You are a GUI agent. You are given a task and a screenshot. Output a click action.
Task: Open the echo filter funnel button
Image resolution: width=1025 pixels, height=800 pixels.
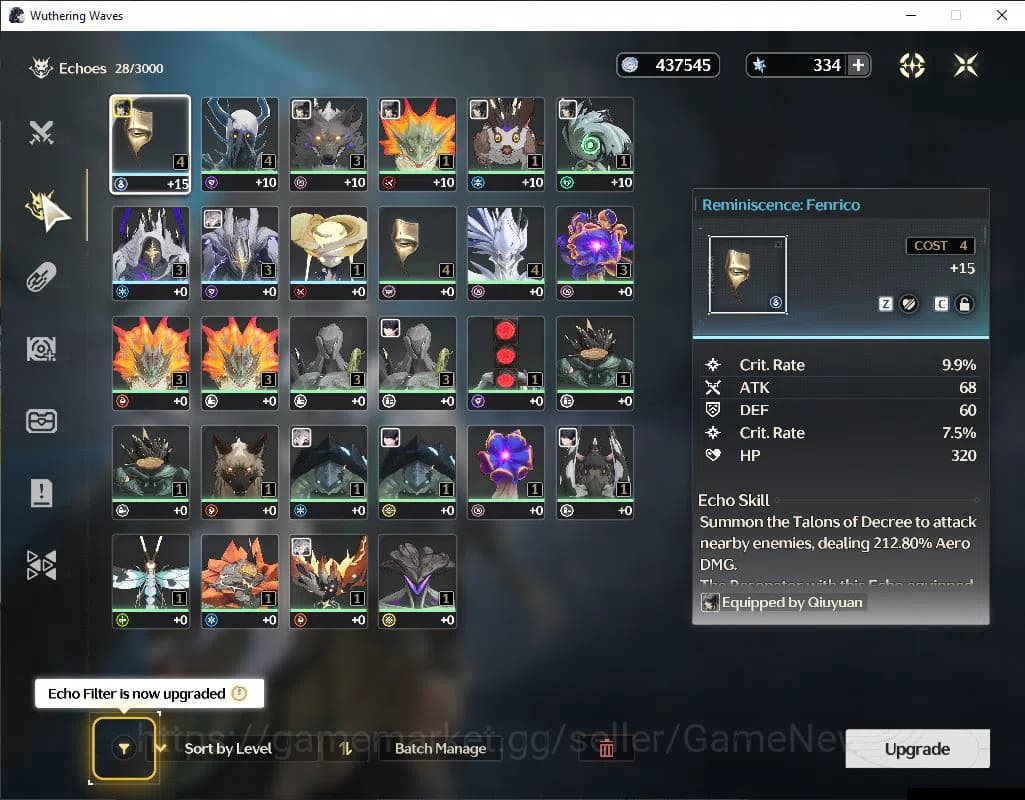pos(124,748)
